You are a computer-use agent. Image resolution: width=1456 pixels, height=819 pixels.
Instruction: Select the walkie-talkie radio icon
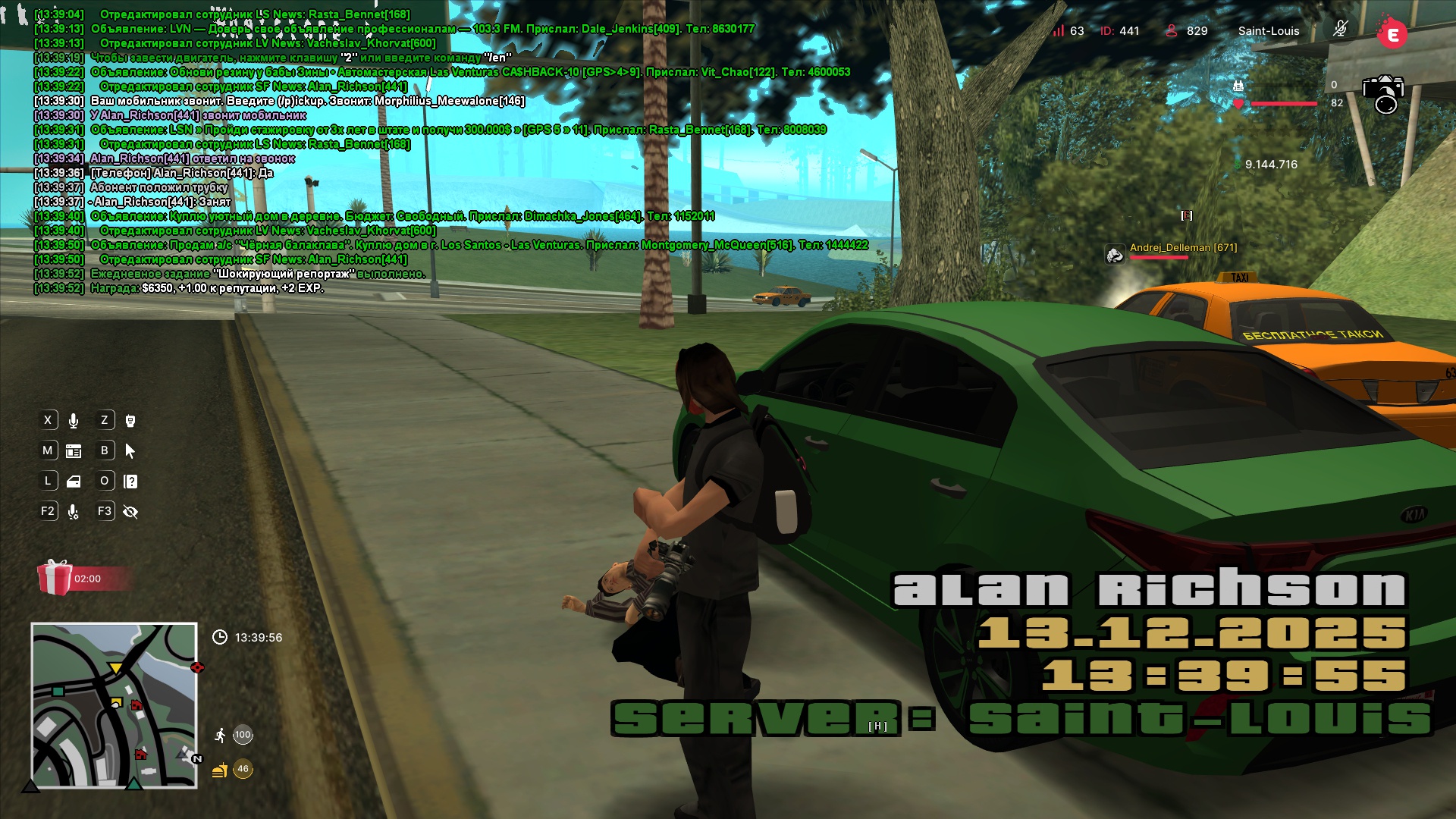[x=130, y=421]
